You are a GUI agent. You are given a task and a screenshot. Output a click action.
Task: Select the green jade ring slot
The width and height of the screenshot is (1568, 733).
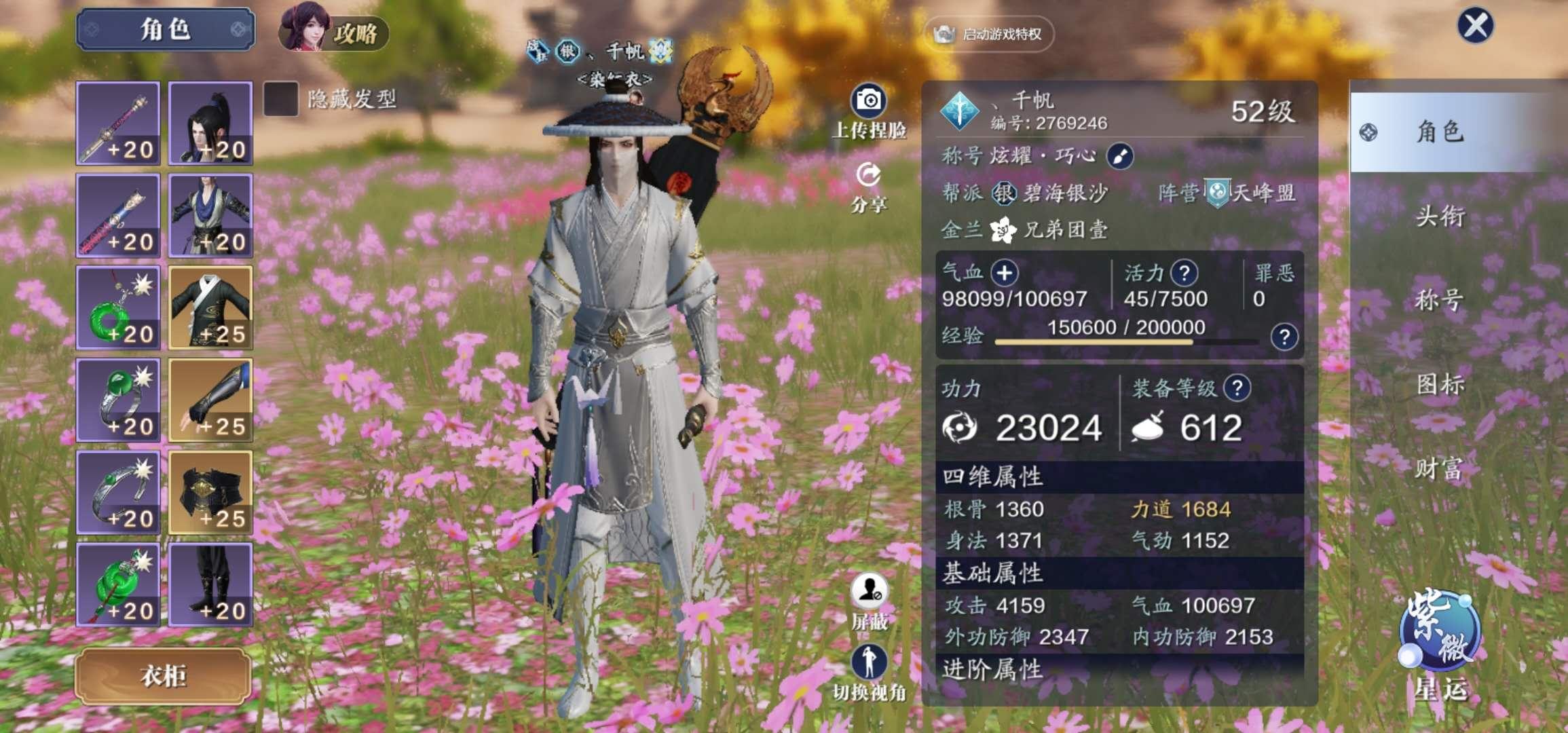118,400
